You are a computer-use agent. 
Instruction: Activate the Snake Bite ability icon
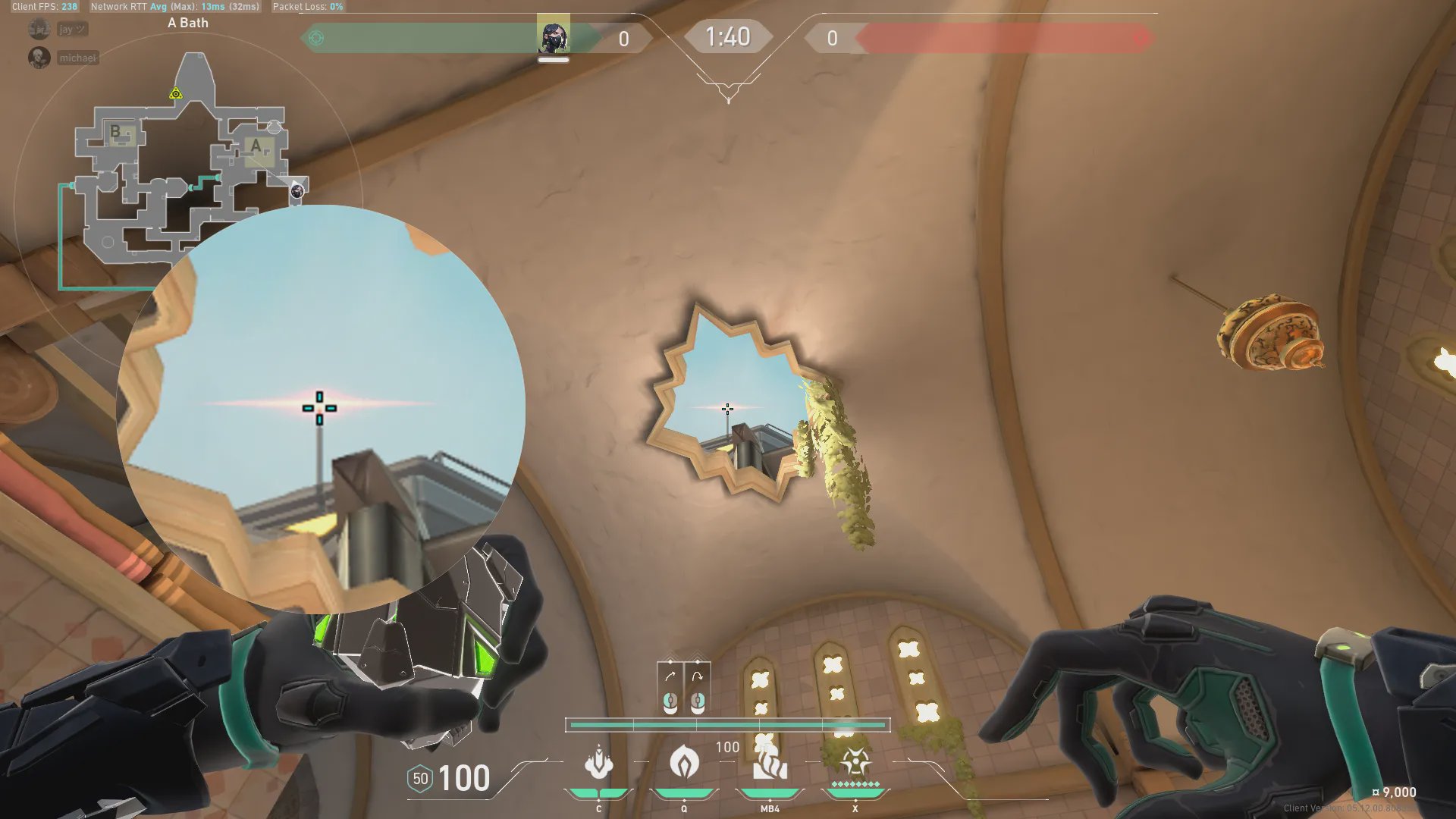click(598, 763)
